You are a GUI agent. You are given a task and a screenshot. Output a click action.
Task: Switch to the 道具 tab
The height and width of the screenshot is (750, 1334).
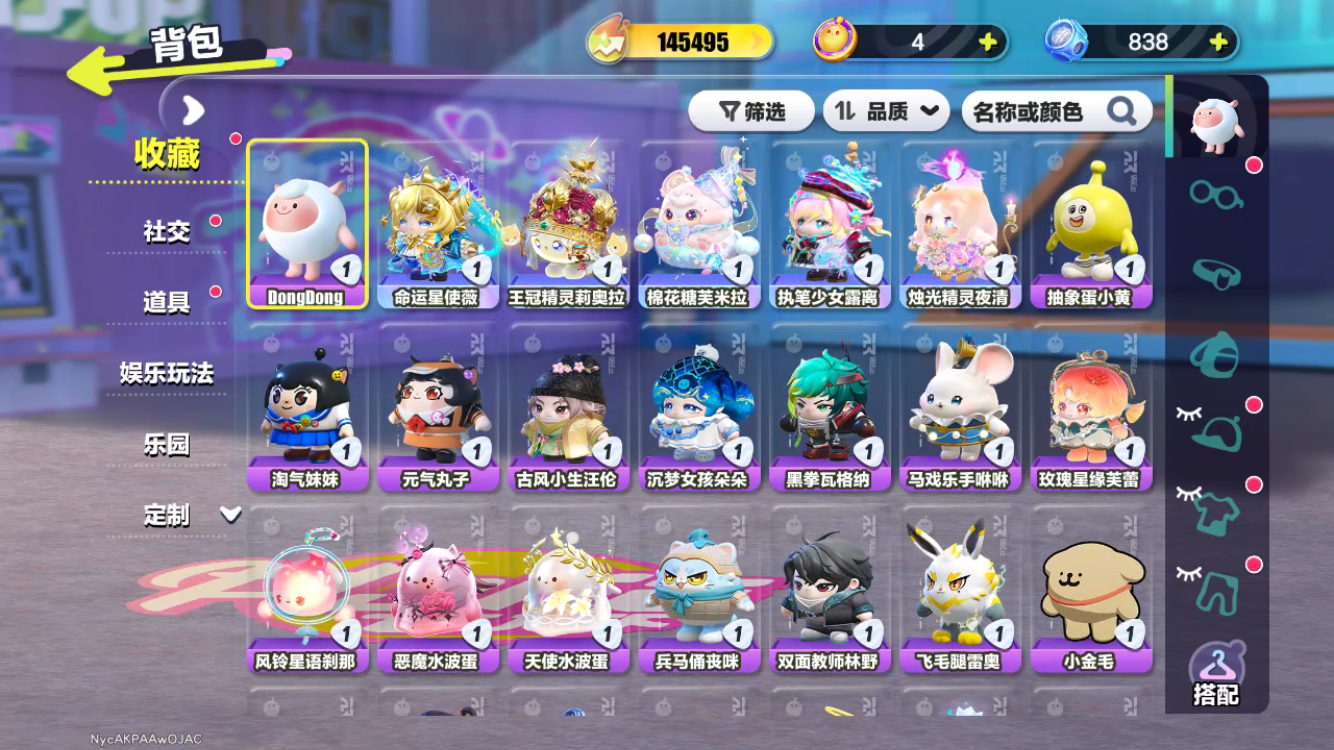pos(166,302)
